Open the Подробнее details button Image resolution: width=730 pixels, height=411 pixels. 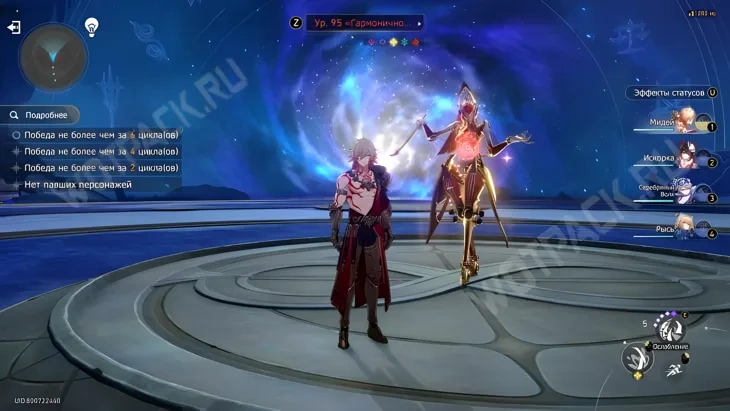coord(40,115)
